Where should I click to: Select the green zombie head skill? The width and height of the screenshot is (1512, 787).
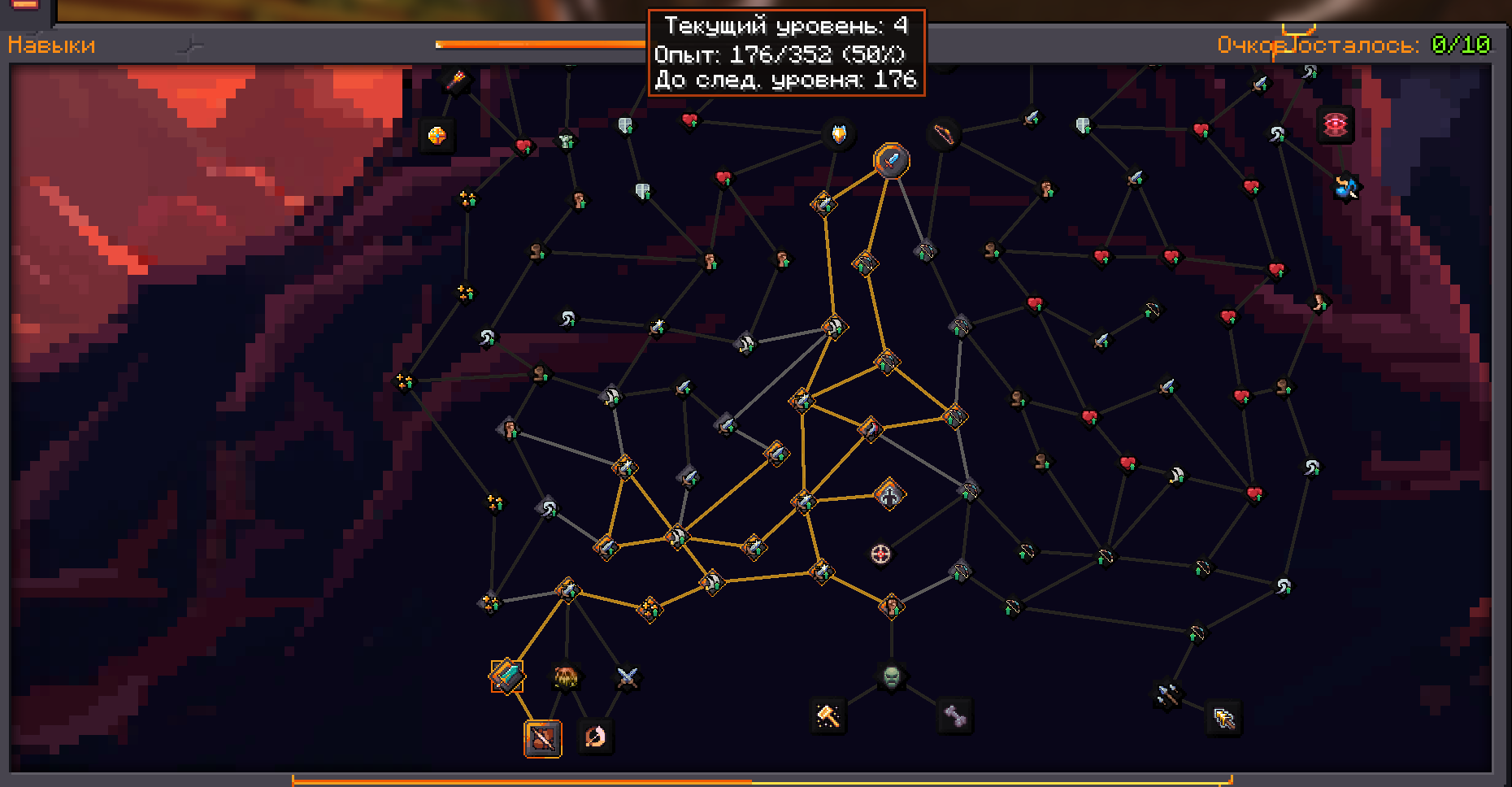pyautogui.click(x=891, y=676)
